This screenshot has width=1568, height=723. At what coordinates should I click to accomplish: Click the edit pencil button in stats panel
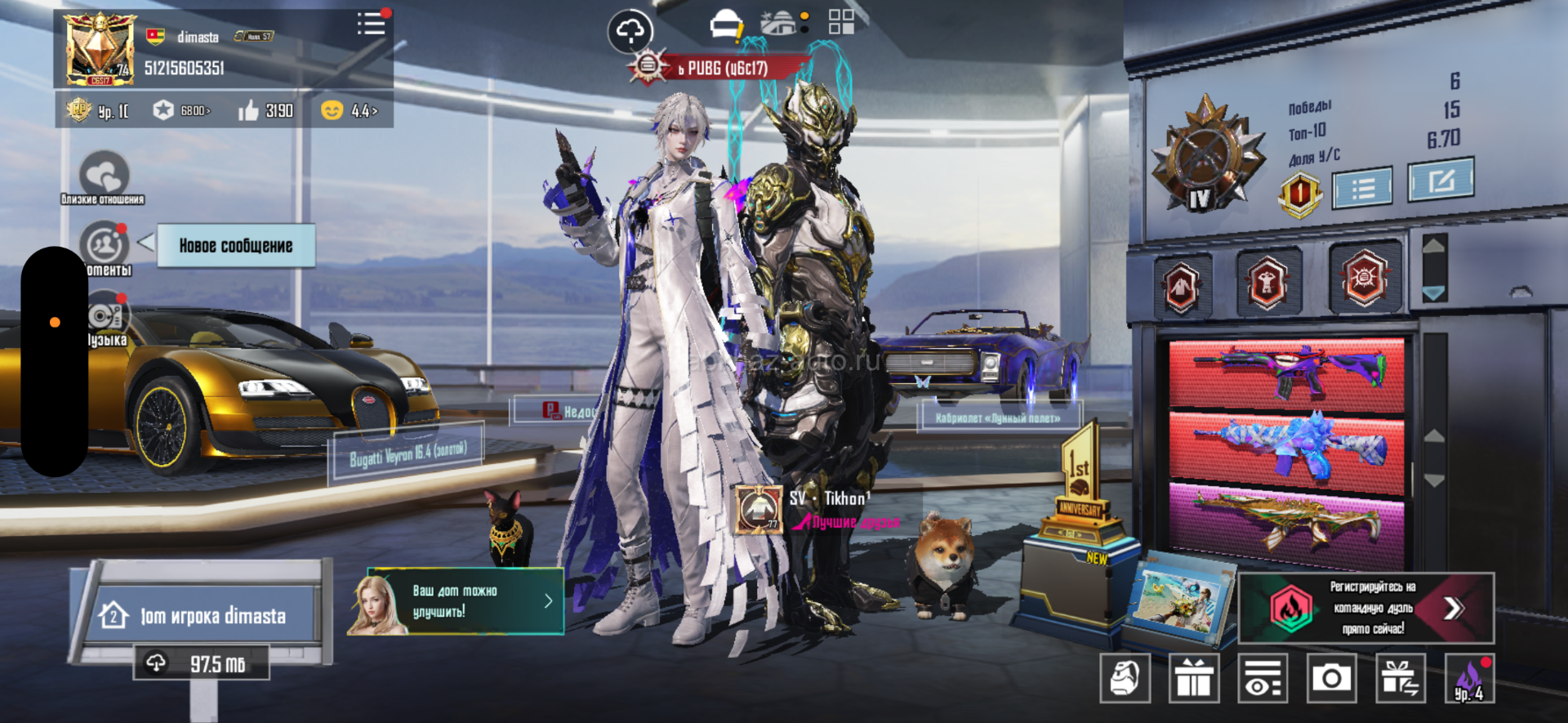(1441, 180)
